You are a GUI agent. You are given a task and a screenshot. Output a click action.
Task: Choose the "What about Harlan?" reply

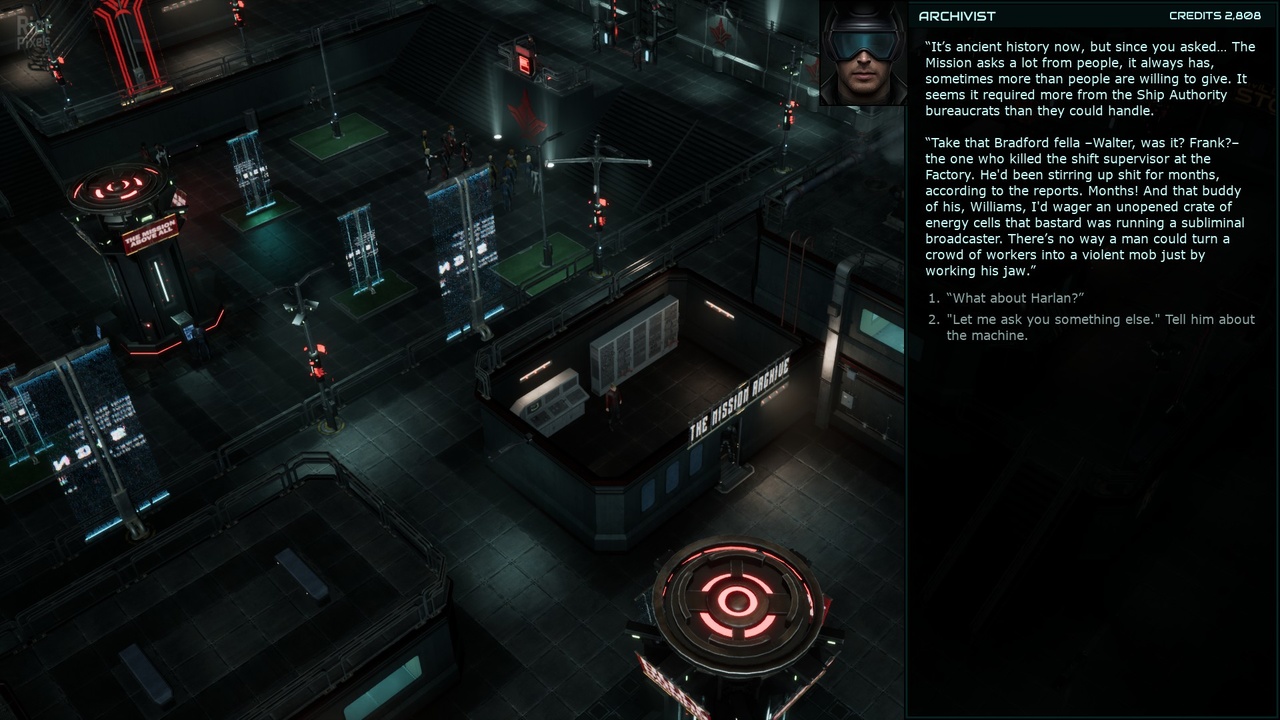coord(1015,298)
